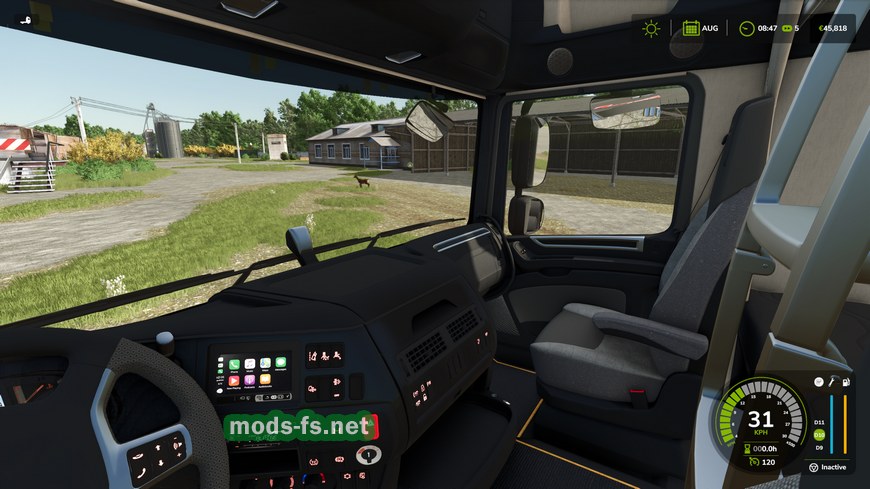This screenshot has width=870, height=489.
Task: Click the clock icon beside 08:47
Action: point(746,28)
